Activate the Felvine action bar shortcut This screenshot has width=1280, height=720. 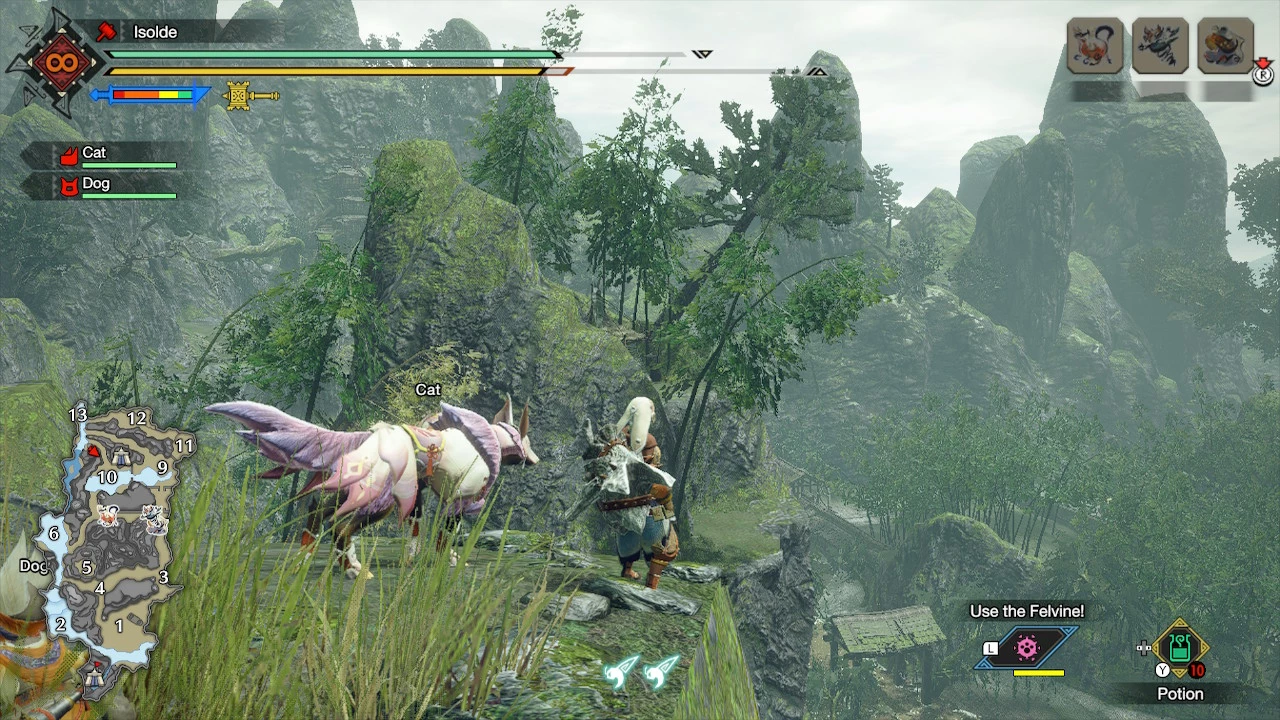click(x=1027, y=648)
